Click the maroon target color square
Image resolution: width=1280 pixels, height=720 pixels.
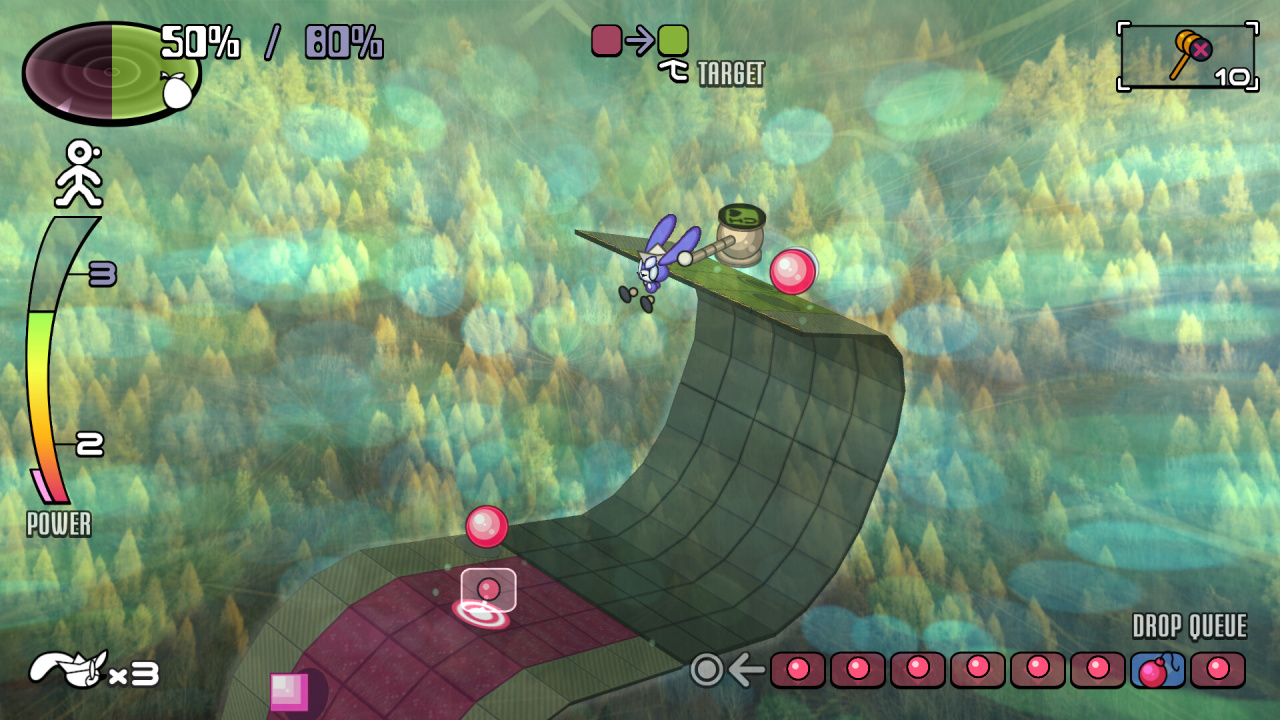tap(607, 40)
